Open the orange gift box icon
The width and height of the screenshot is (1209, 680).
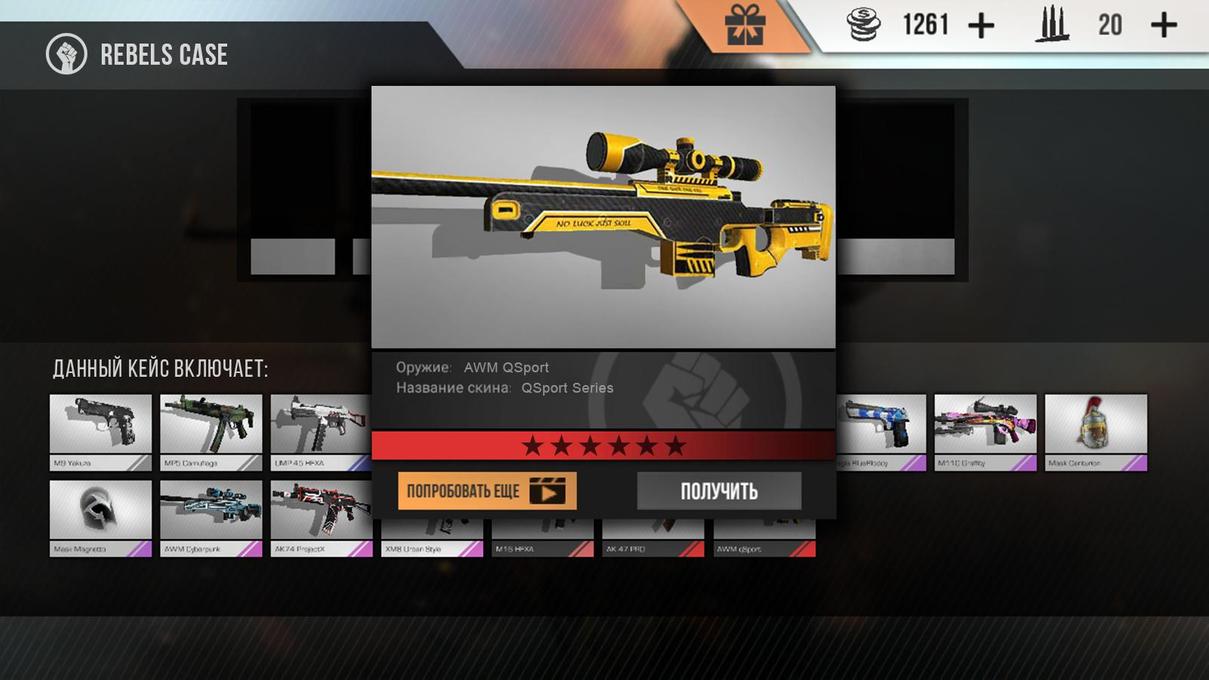[x=745, y=25]
